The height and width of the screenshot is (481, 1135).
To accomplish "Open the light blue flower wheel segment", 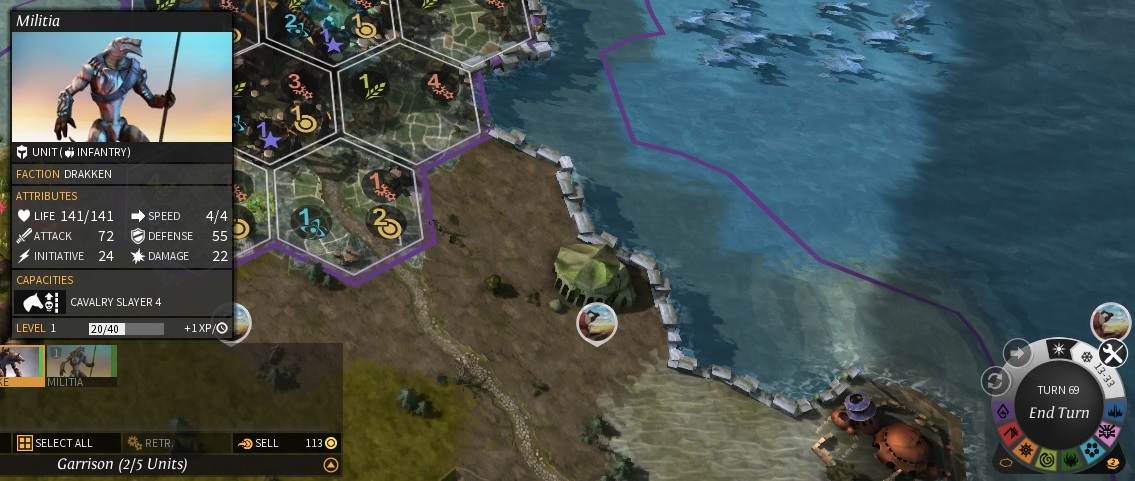I will click(x=1092, y=449).
